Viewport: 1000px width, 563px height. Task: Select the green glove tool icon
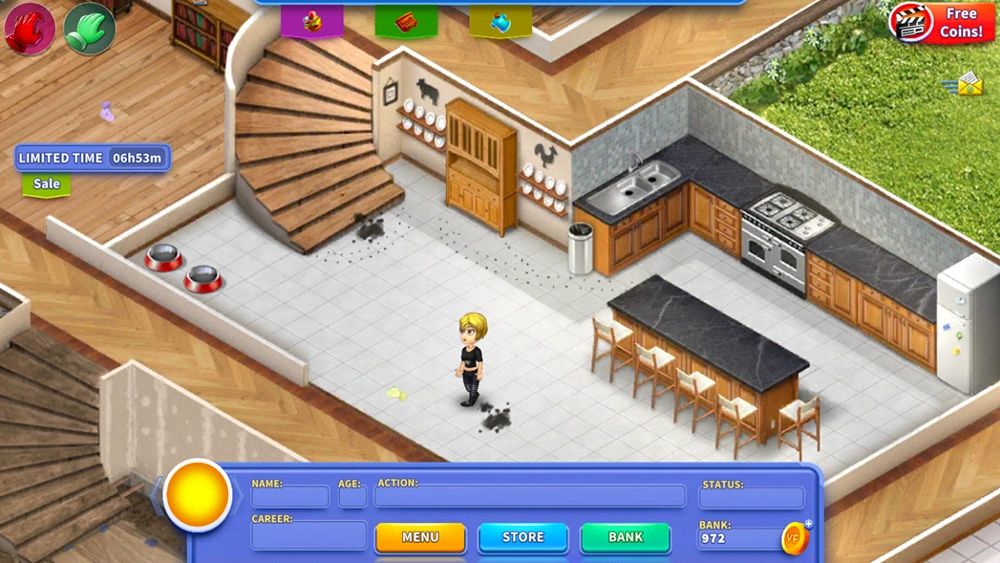point(89,28)
